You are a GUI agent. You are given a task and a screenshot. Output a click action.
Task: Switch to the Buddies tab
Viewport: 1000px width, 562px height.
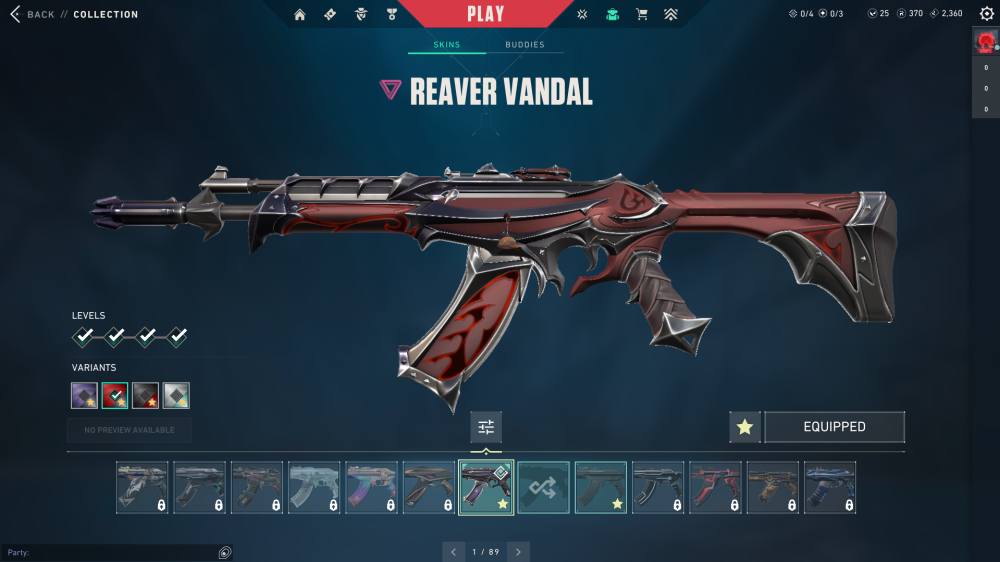coord(525,45)
